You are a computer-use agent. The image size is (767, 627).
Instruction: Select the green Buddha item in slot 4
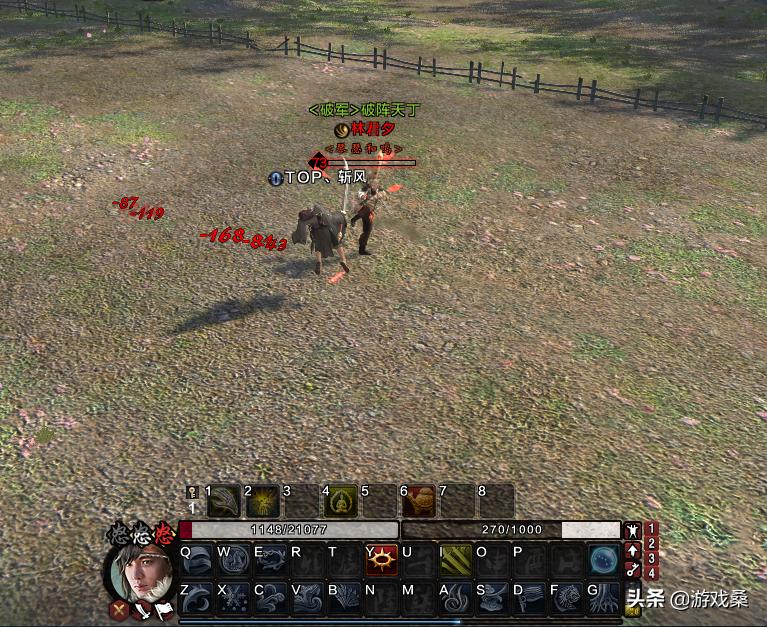click(x=342, y=500)
